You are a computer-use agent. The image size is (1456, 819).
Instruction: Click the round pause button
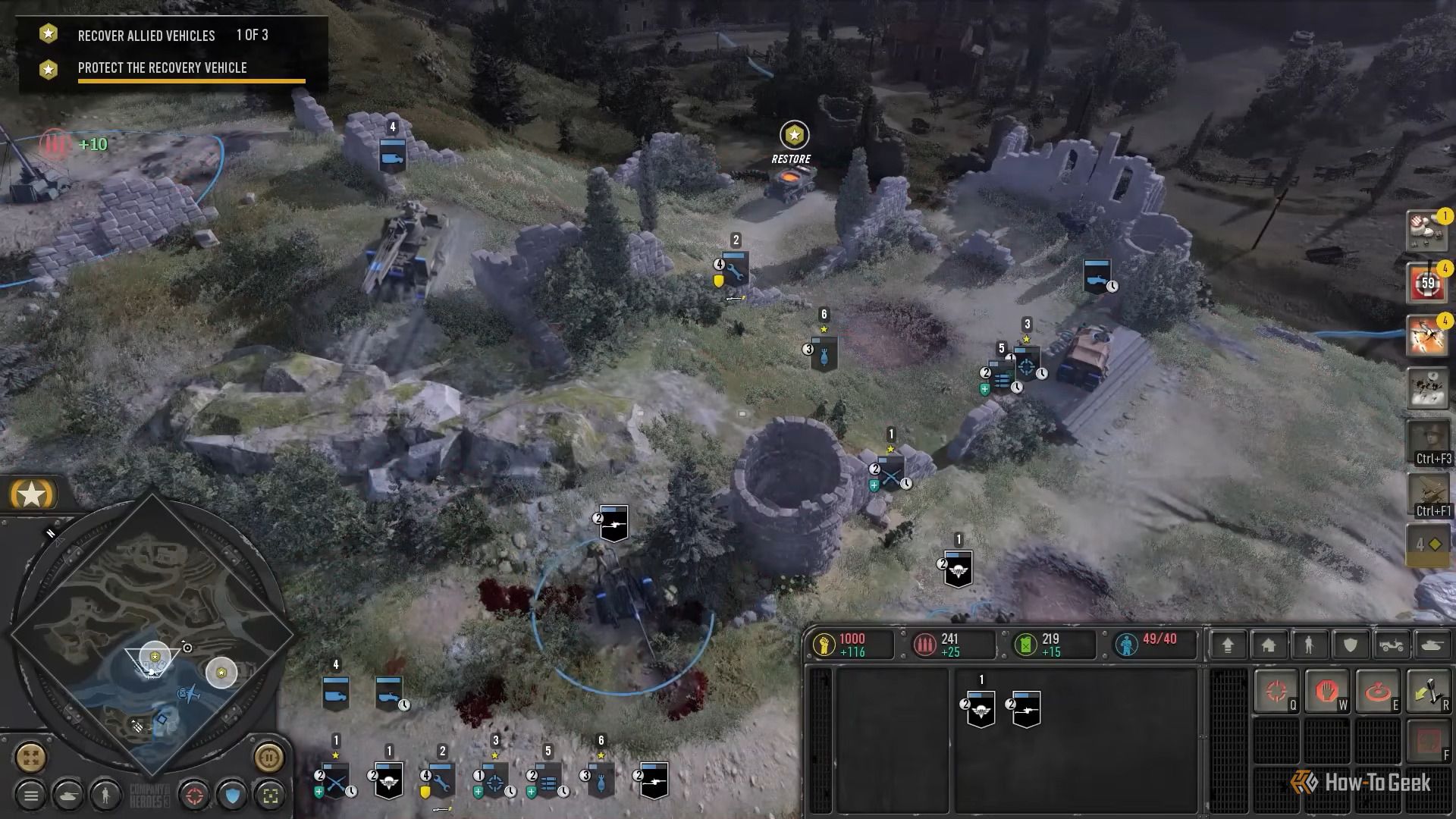coord(268,757)
